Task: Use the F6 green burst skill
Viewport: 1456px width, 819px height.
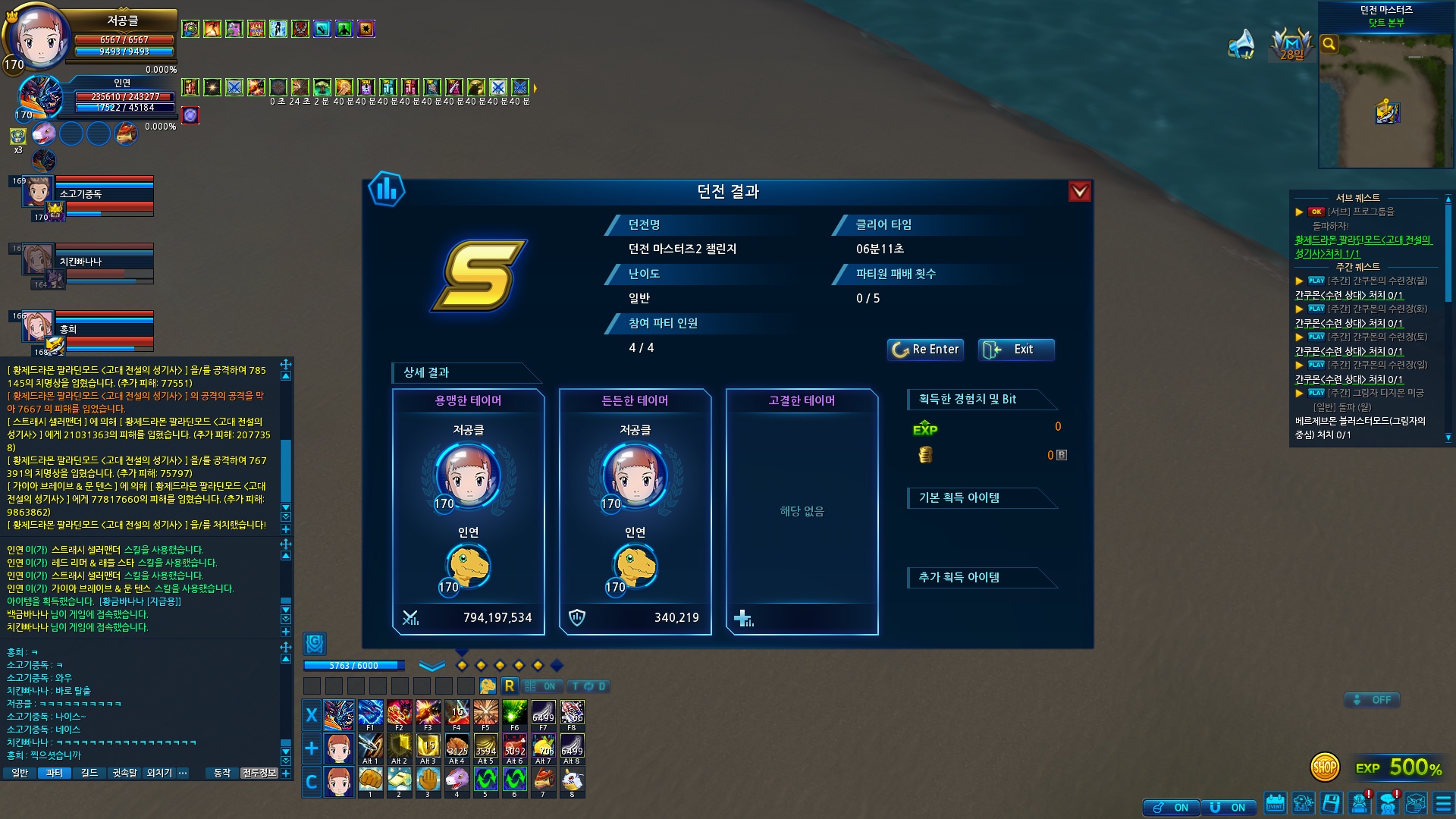Action: coord(514,714)
